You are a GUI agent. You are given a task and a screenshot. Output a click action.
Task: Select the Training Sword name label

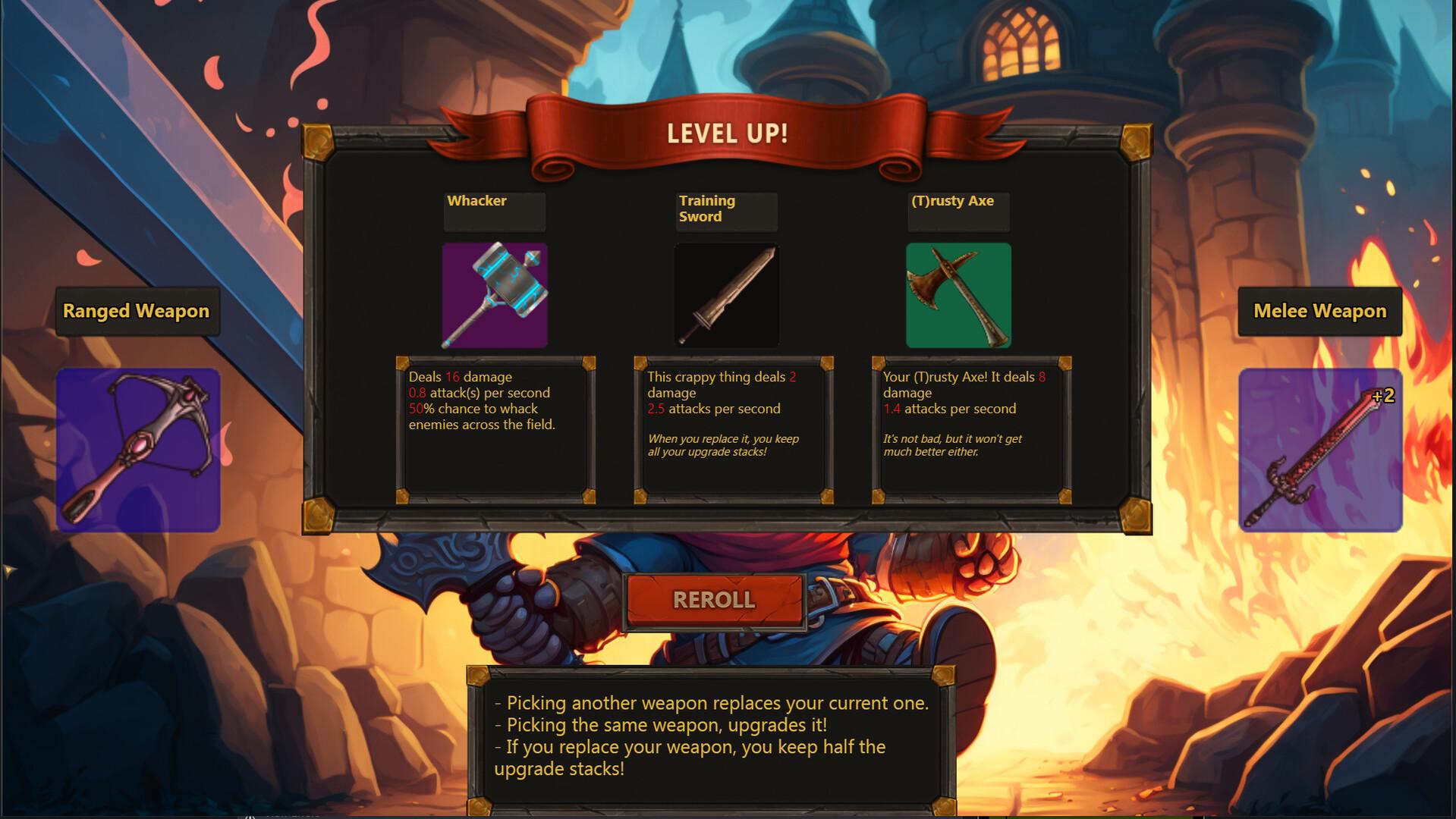(x=725, y=211)
